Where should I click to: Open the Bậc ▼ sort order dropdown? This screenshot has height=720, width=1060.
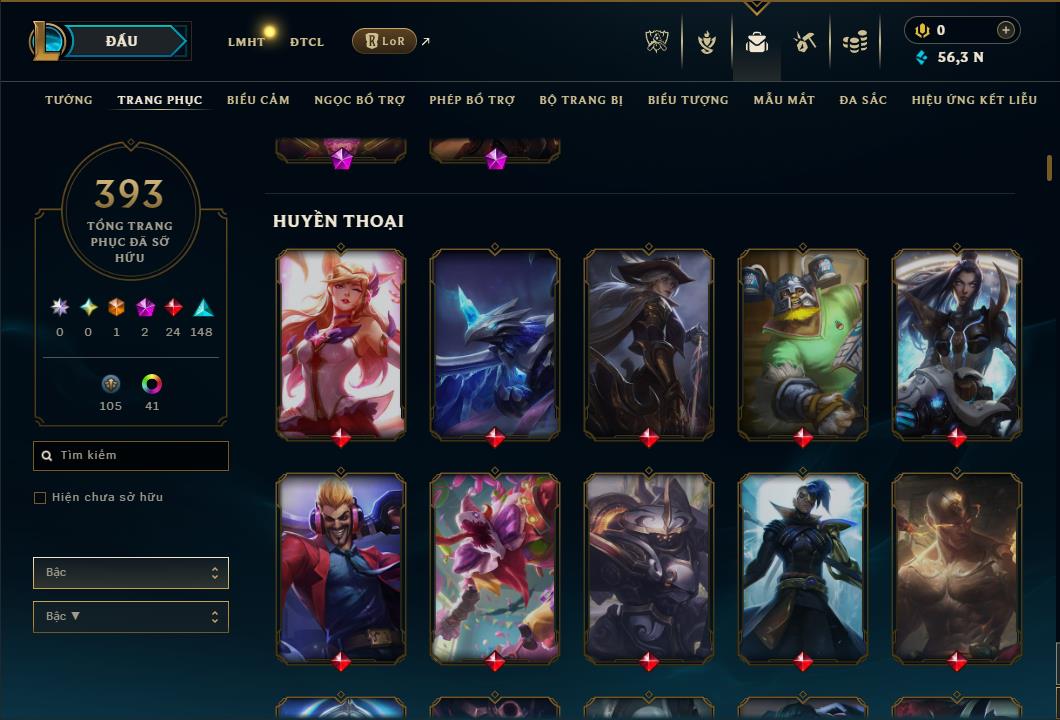pyautogui.click(x=131, y=617)
